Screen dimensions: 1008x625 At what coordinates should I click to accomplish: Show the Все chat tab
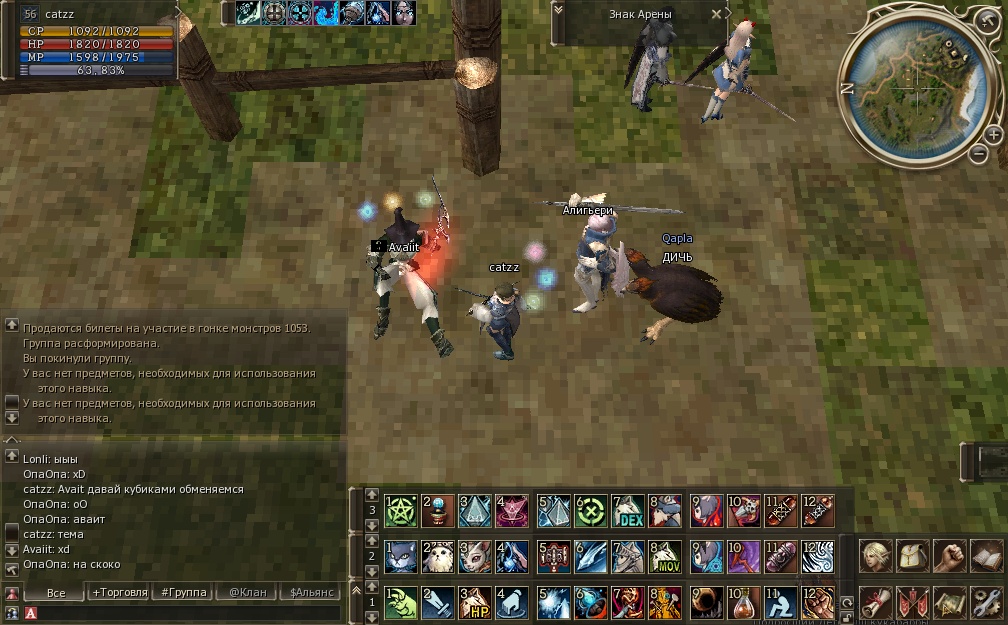click(56, 592)
